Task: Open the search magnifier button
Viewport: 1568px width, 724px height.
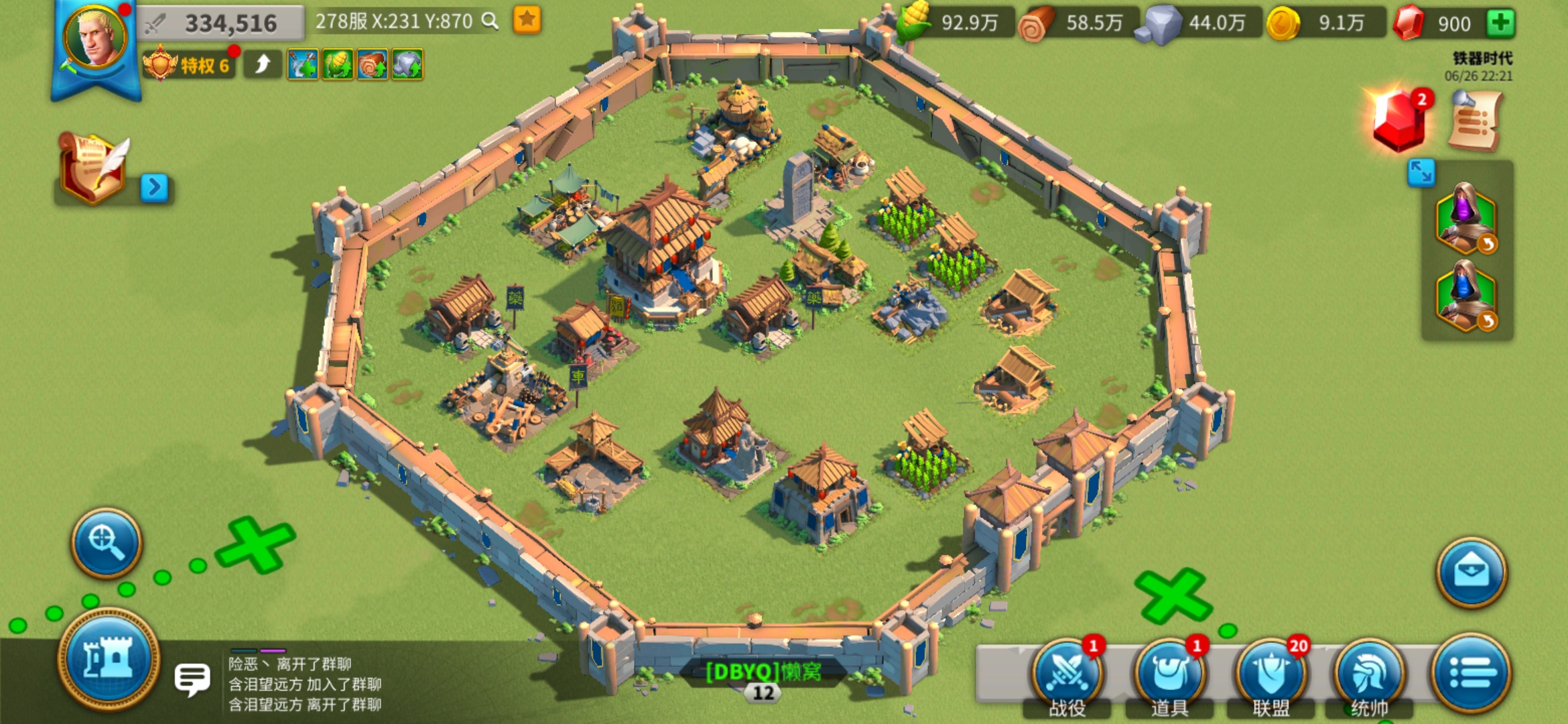Action: pos(107,542)
